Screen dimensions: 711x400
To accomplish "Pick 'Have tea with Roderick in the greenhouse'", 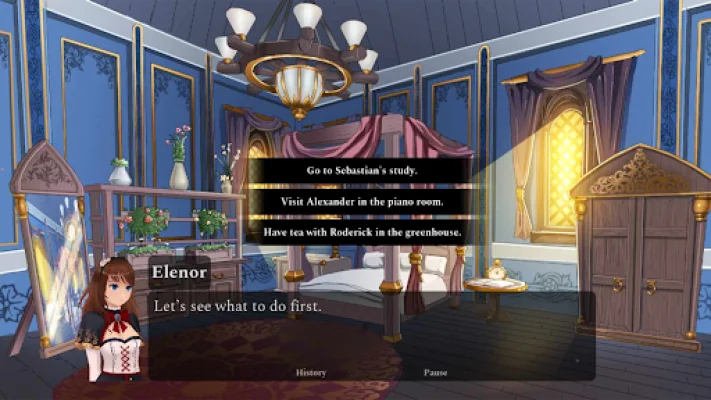I will click(361, 232).
